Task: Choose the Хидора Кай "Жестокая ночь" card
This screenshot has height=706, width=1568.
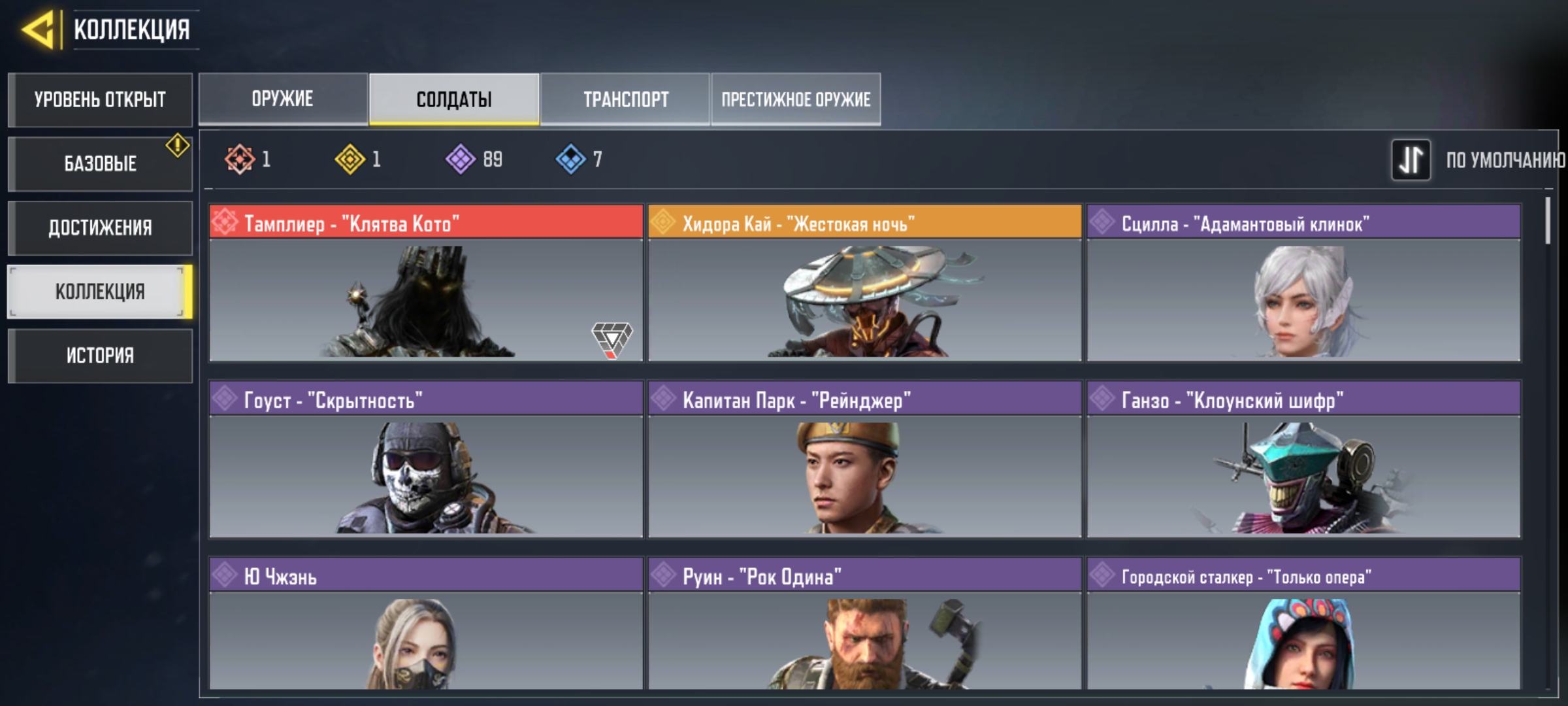Action: (864, 283)
